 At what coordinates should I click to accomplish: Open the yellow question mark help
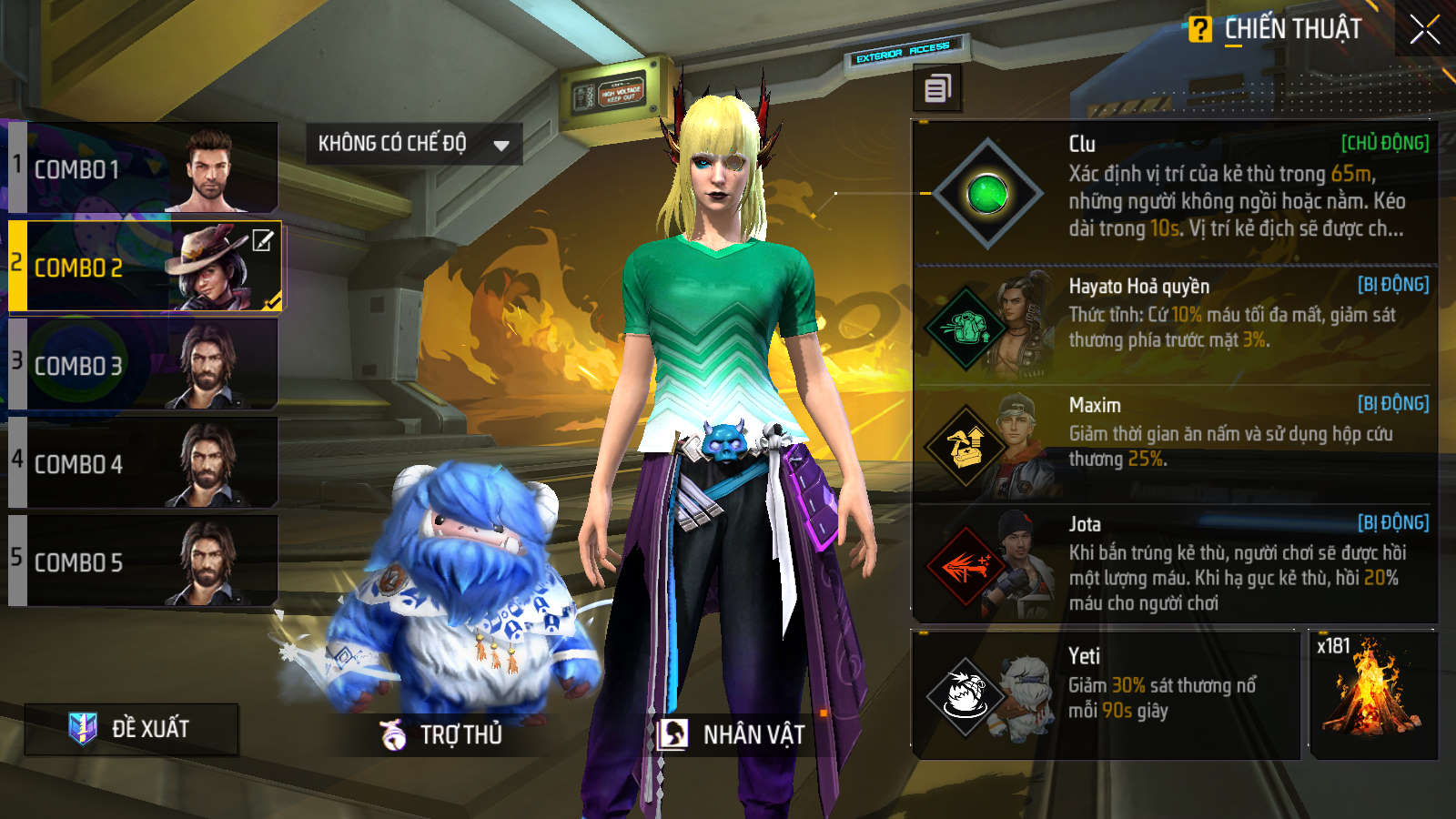click(1199, 30)
